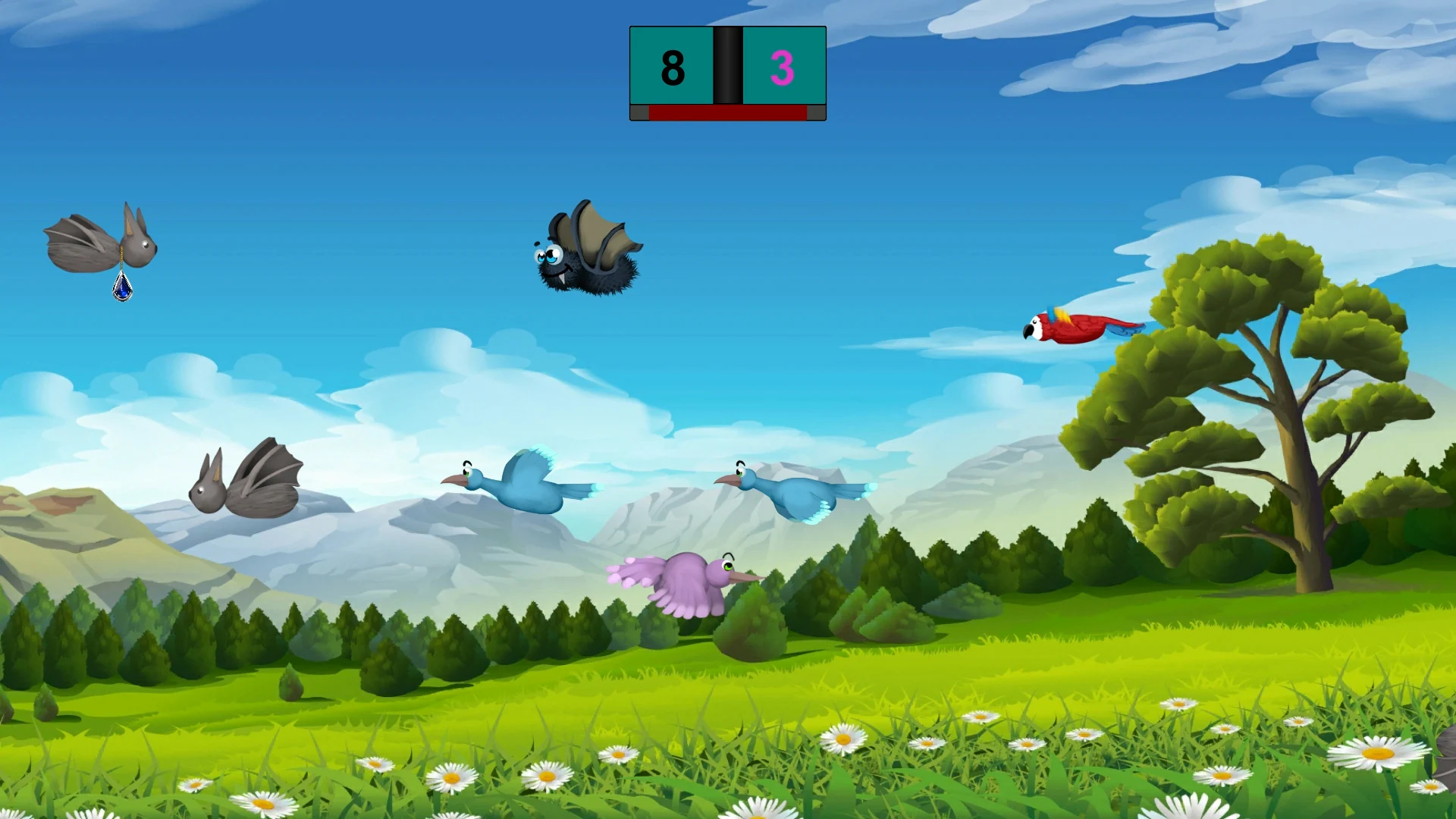1456x819 pixels.
Task: Click the right gray cap of the timer bar
Action: click(815, 112)
